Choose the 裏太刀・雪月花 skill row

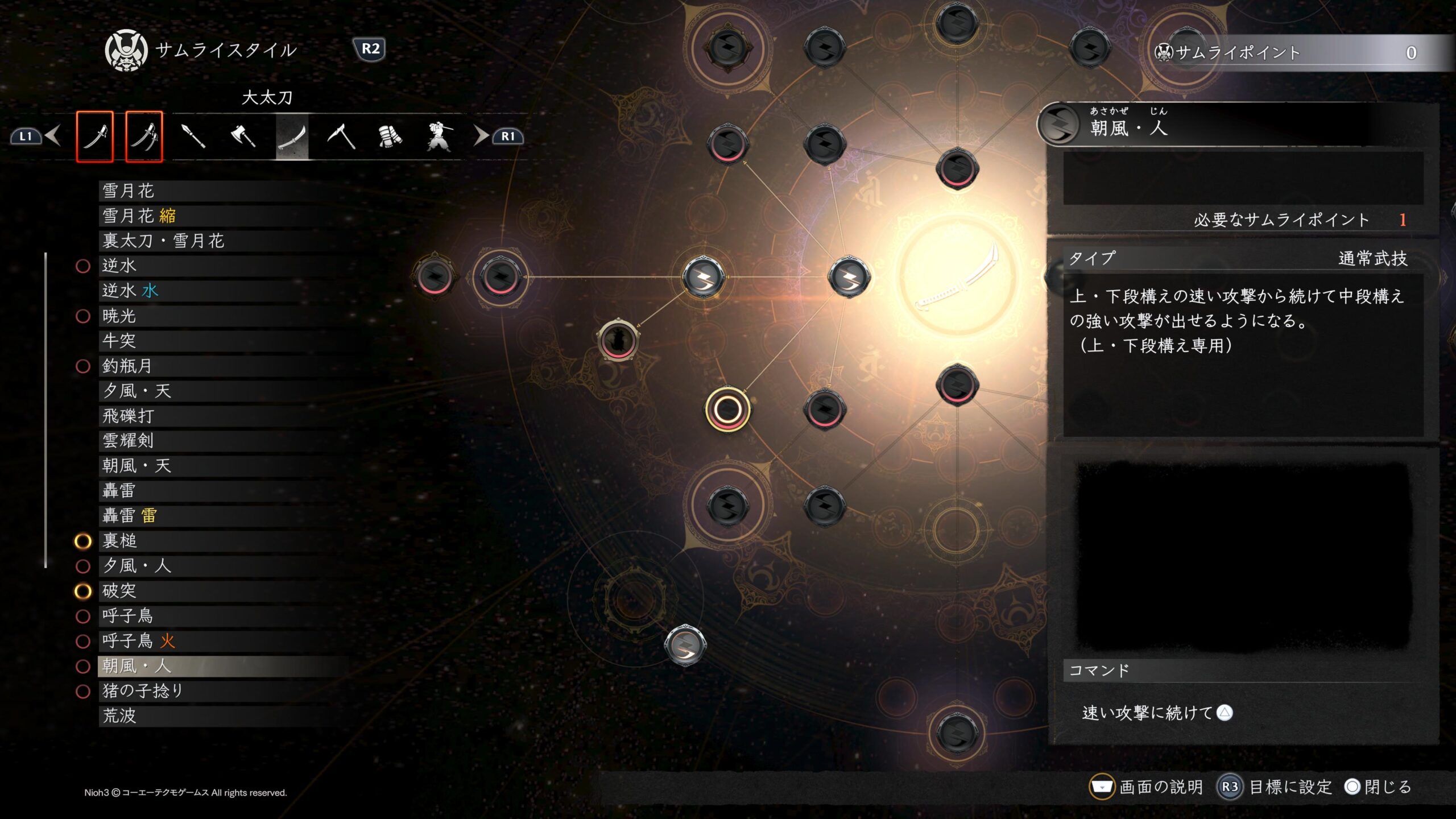coord(164,241)
